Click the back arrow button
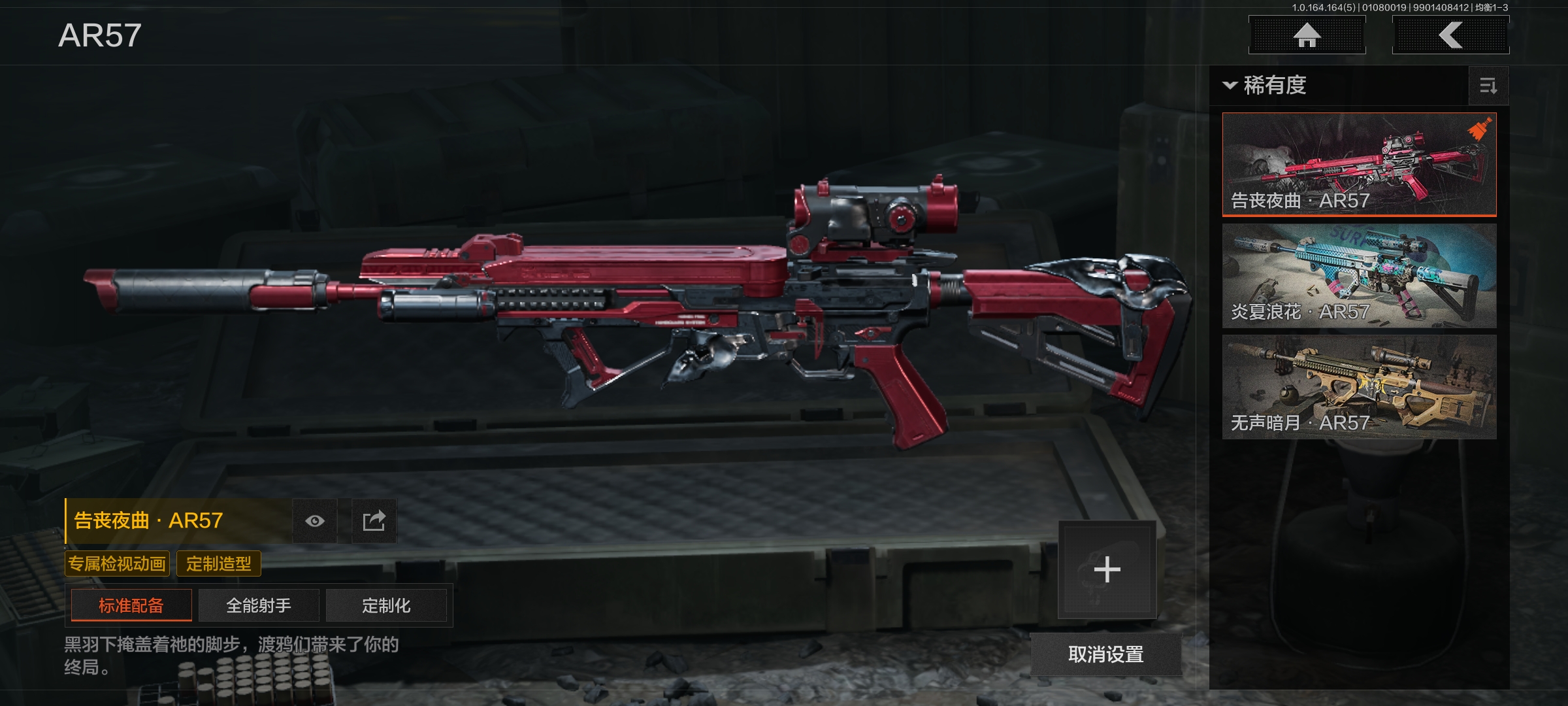1568x706 pixels. (x=1450, y=35)
